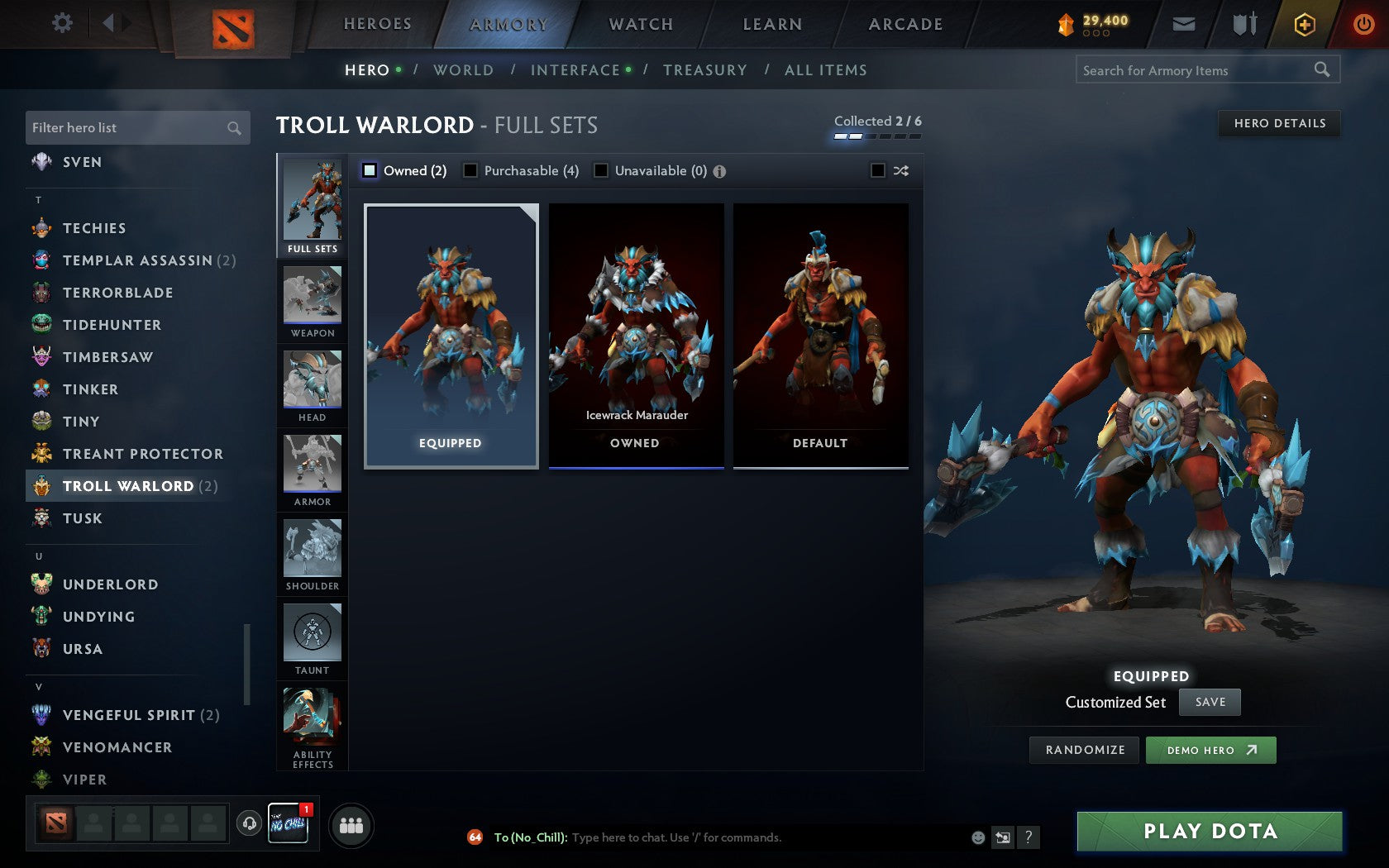1389x868 pixels.
Task: Click the DEMO HERO button
Action: pos(1210,750)
